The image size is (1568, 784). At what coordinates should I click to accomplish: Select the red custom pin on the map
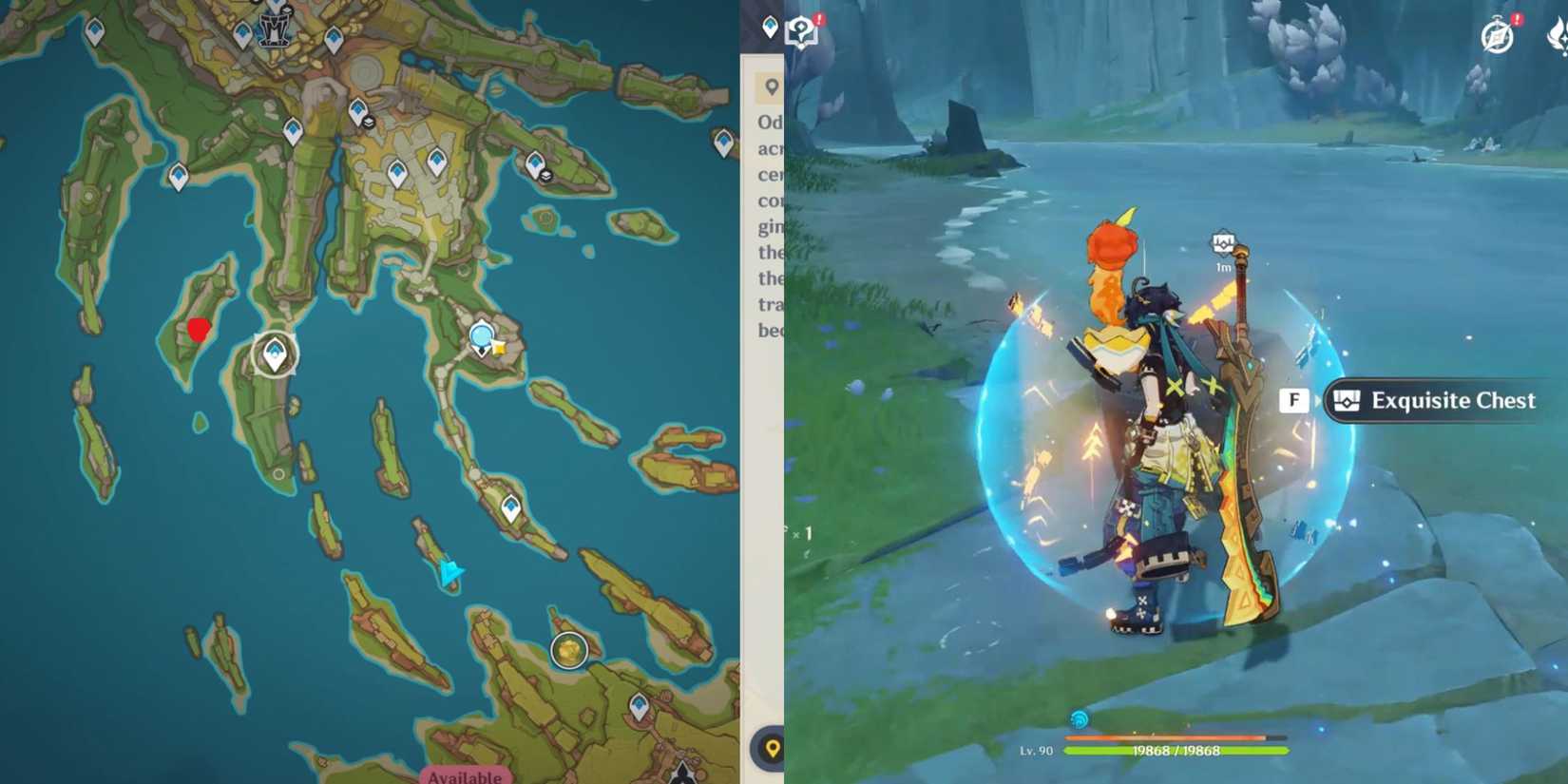point(198,330)
